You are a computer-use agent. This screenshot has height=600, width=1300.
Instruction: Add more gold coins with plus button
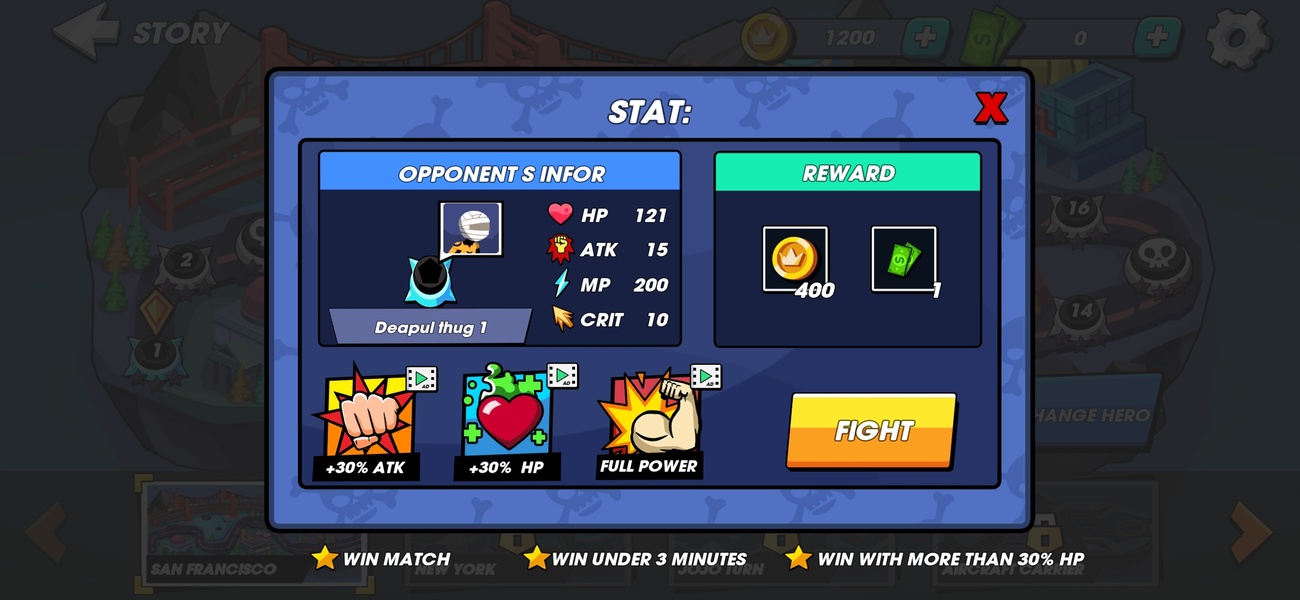(926, 38)
